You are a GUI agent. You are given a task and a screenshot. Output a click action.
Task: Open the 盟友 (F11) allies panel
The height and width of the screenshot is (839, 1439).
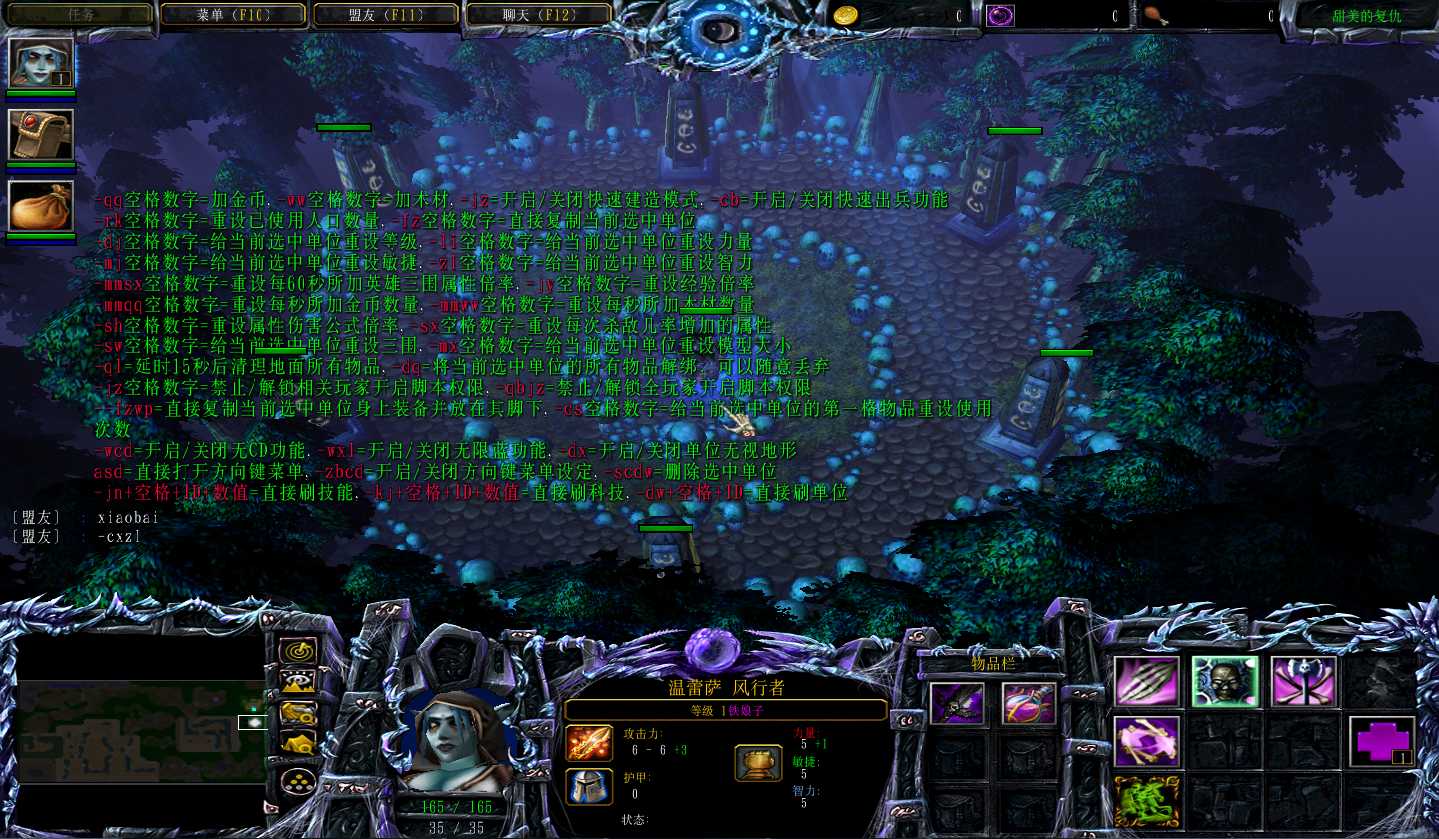pyautogui.click(x=386, y=15)
